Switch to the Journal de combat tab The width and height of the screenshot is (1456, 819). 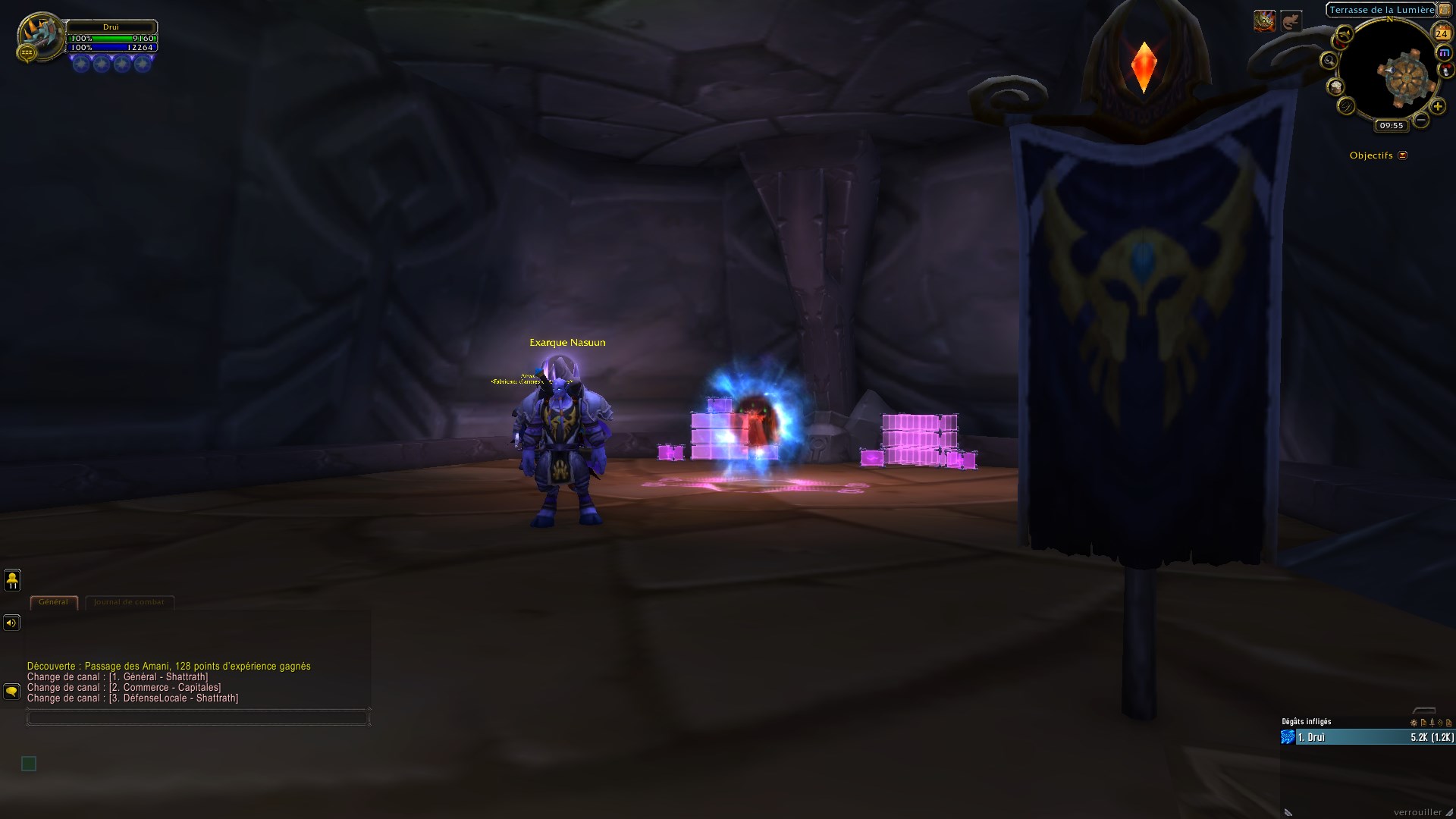129,601
